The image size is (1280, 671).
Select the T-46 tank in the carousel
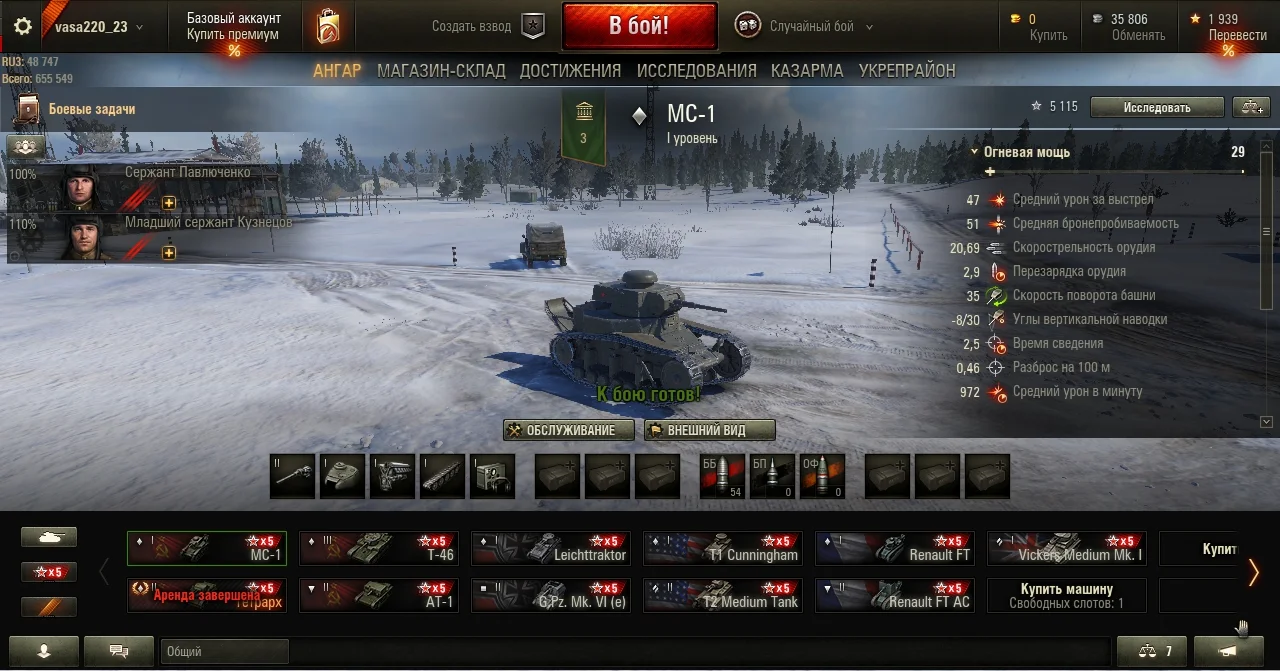(379, 548)
